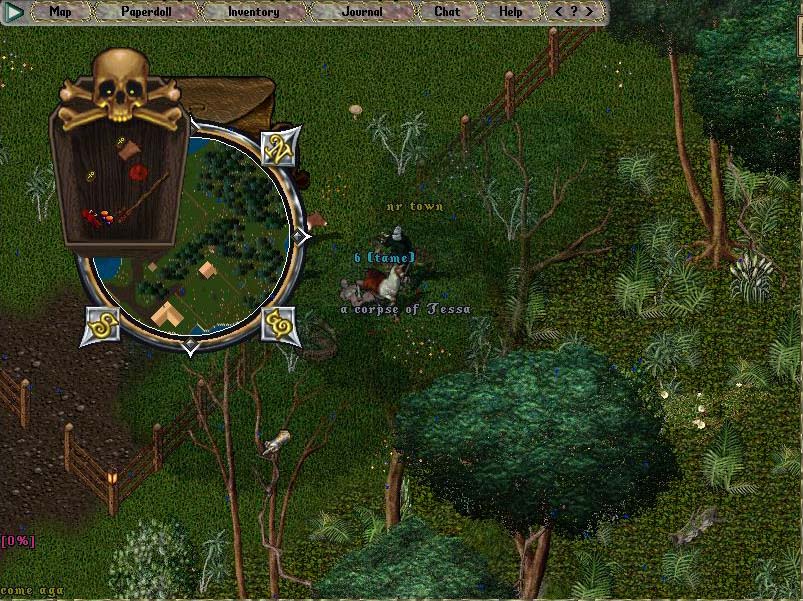
Task: Open the Chat window
Action: pos(447,12)
